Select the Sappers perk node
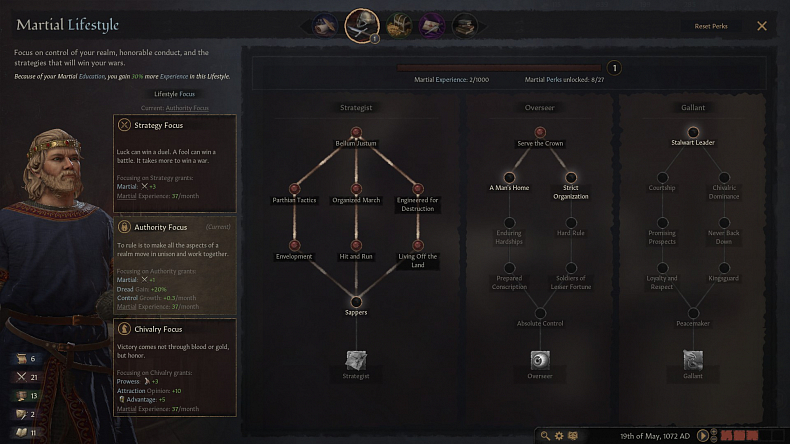 [356, 301]
